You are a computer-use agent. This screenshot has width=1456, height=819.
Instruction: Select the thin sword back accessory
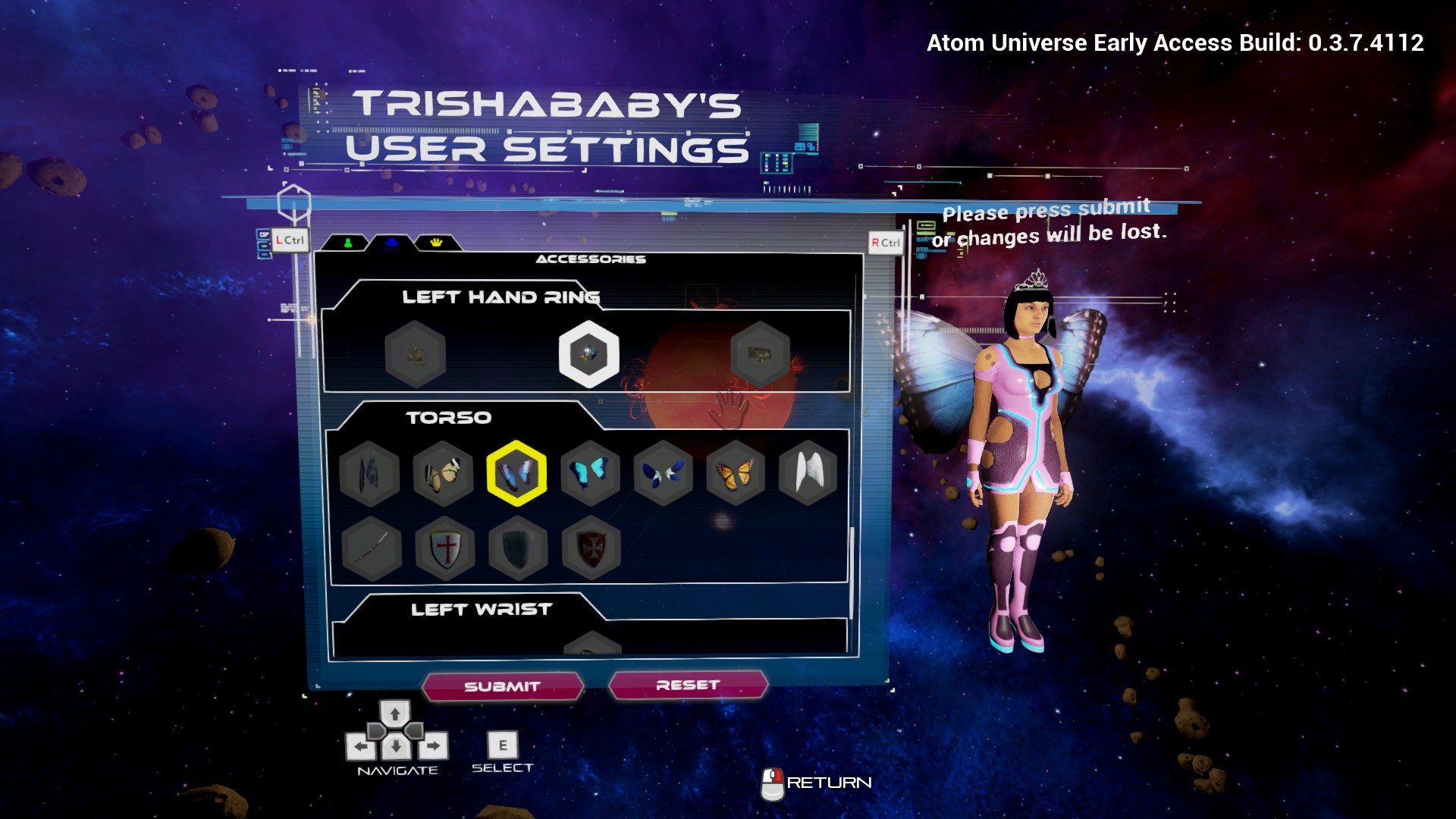tap(371, 548)
